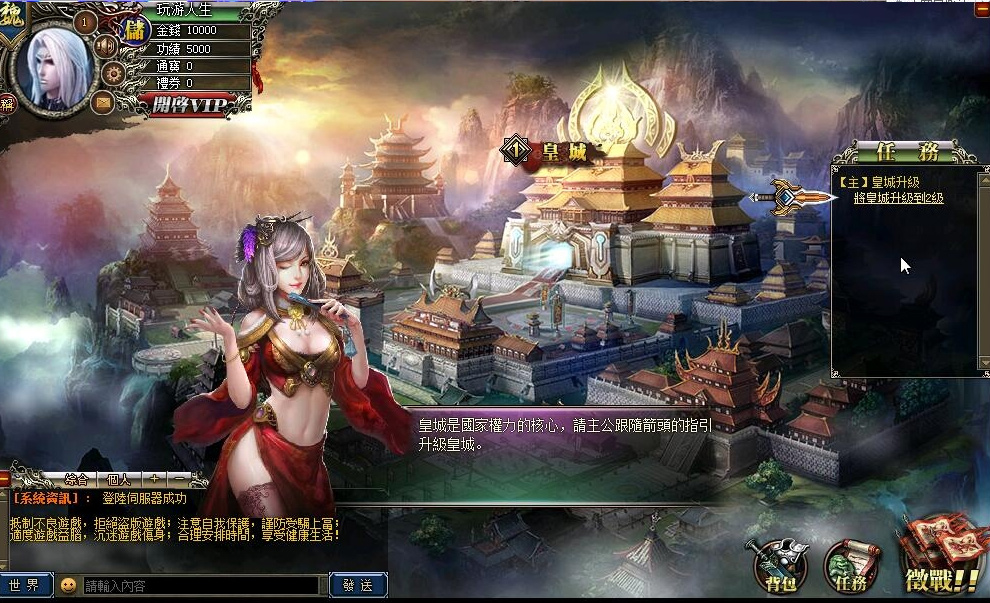
Task: Switch to the 個人 chat tab
Action: click(119, 479)
